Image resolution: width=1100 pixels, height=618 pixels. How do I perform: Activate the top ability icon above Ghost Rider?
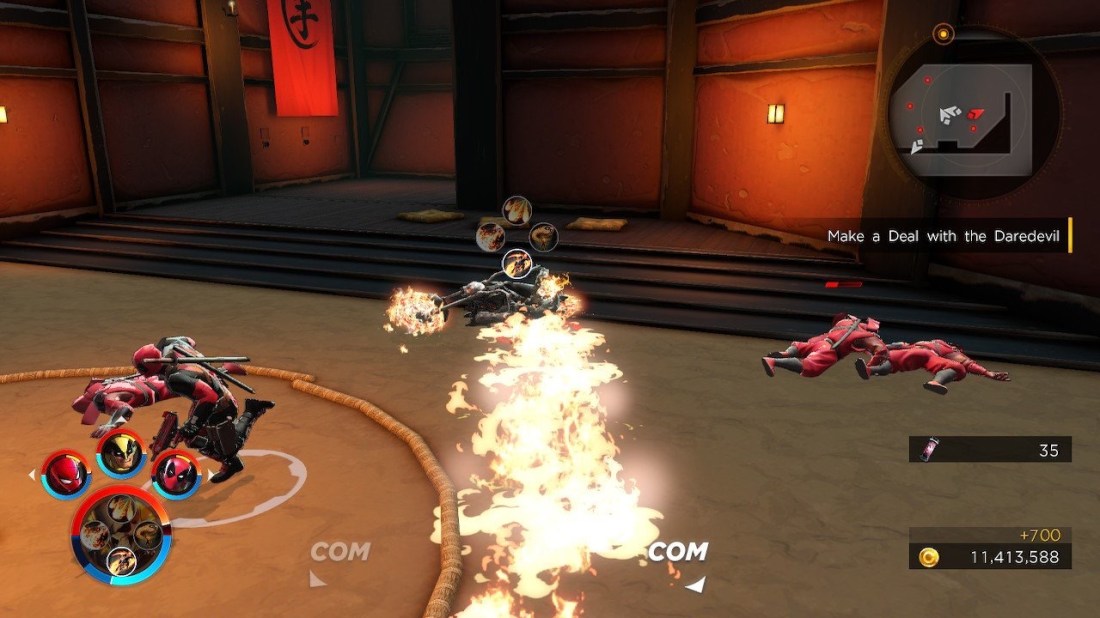tap(516, 209)
